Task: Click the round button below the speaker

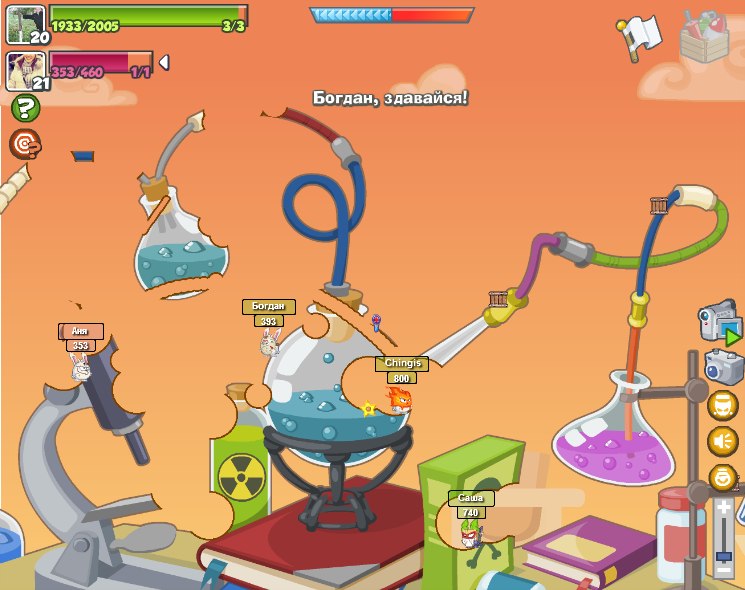Action: click(x=722, y=478)
